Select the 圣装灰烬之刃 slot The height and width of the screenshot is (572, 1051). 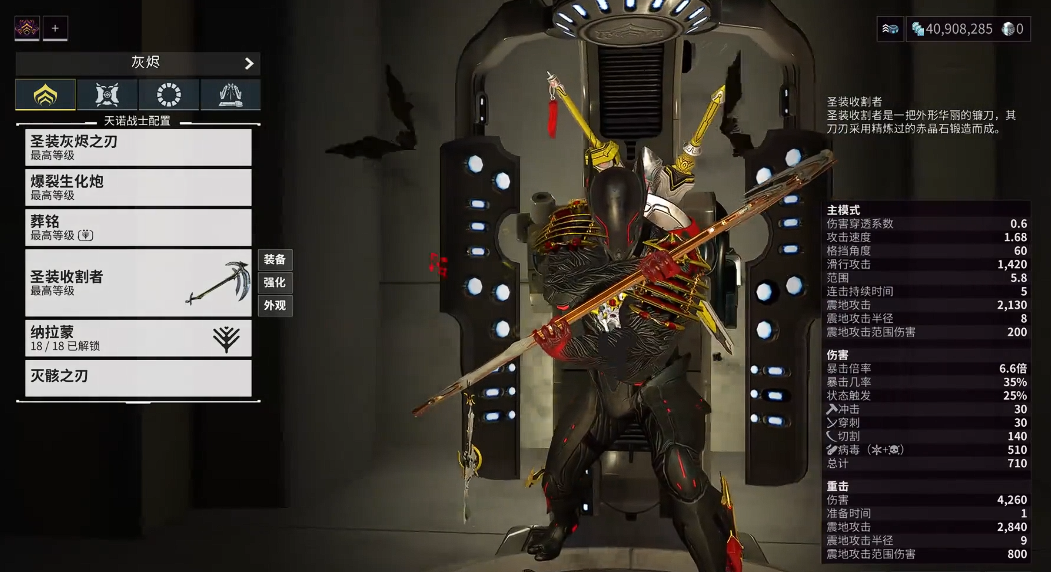[138, 147]
